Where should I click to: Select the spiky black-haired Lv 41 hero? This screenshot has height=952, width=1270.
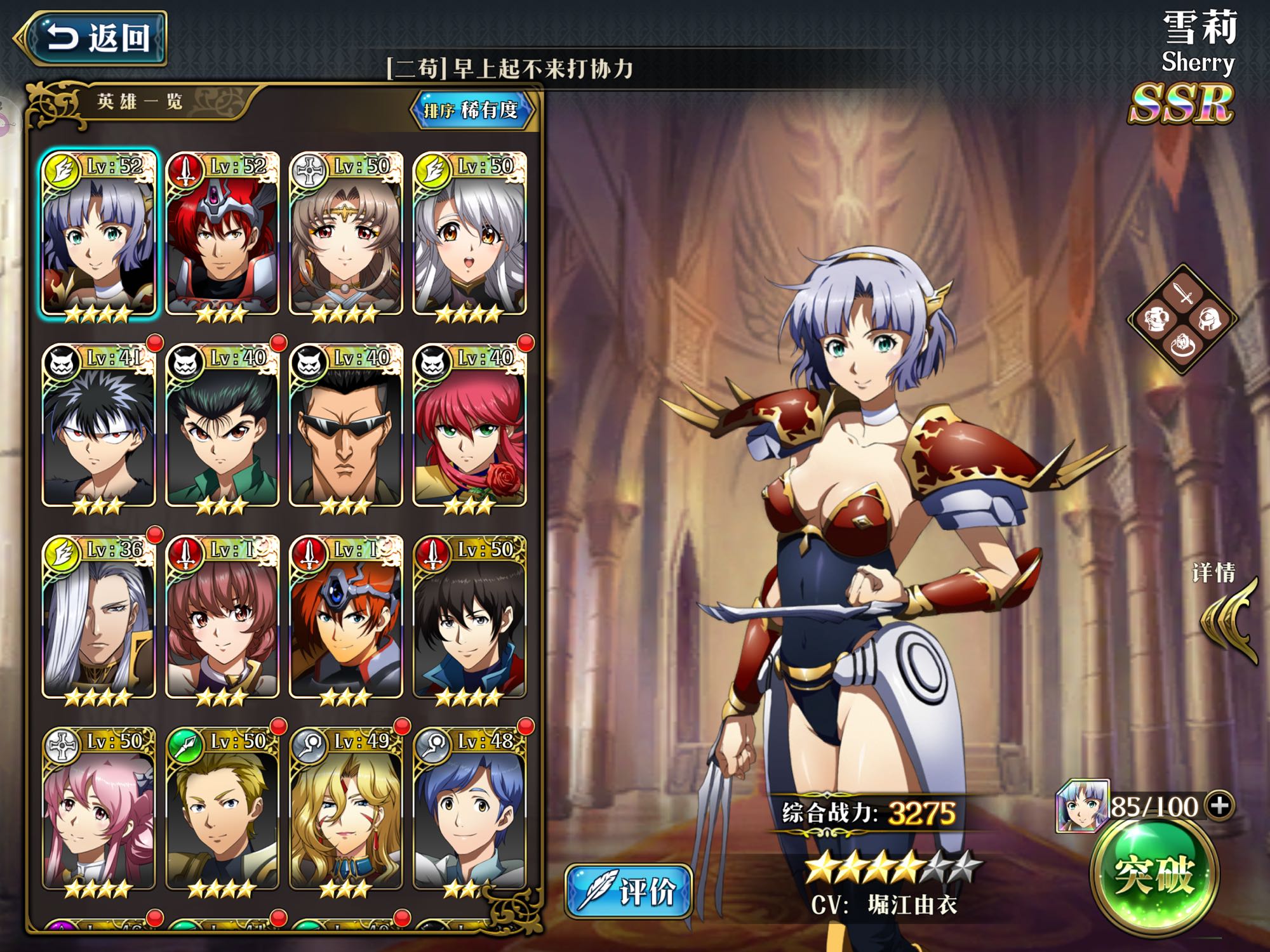click(x=98, y=426)
